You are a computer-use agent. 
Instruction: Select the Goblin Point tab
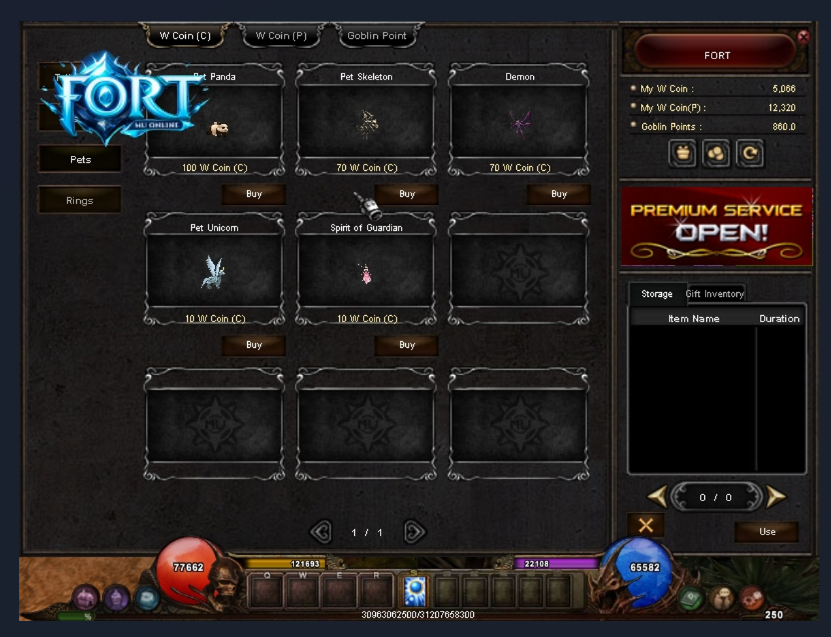376,36
